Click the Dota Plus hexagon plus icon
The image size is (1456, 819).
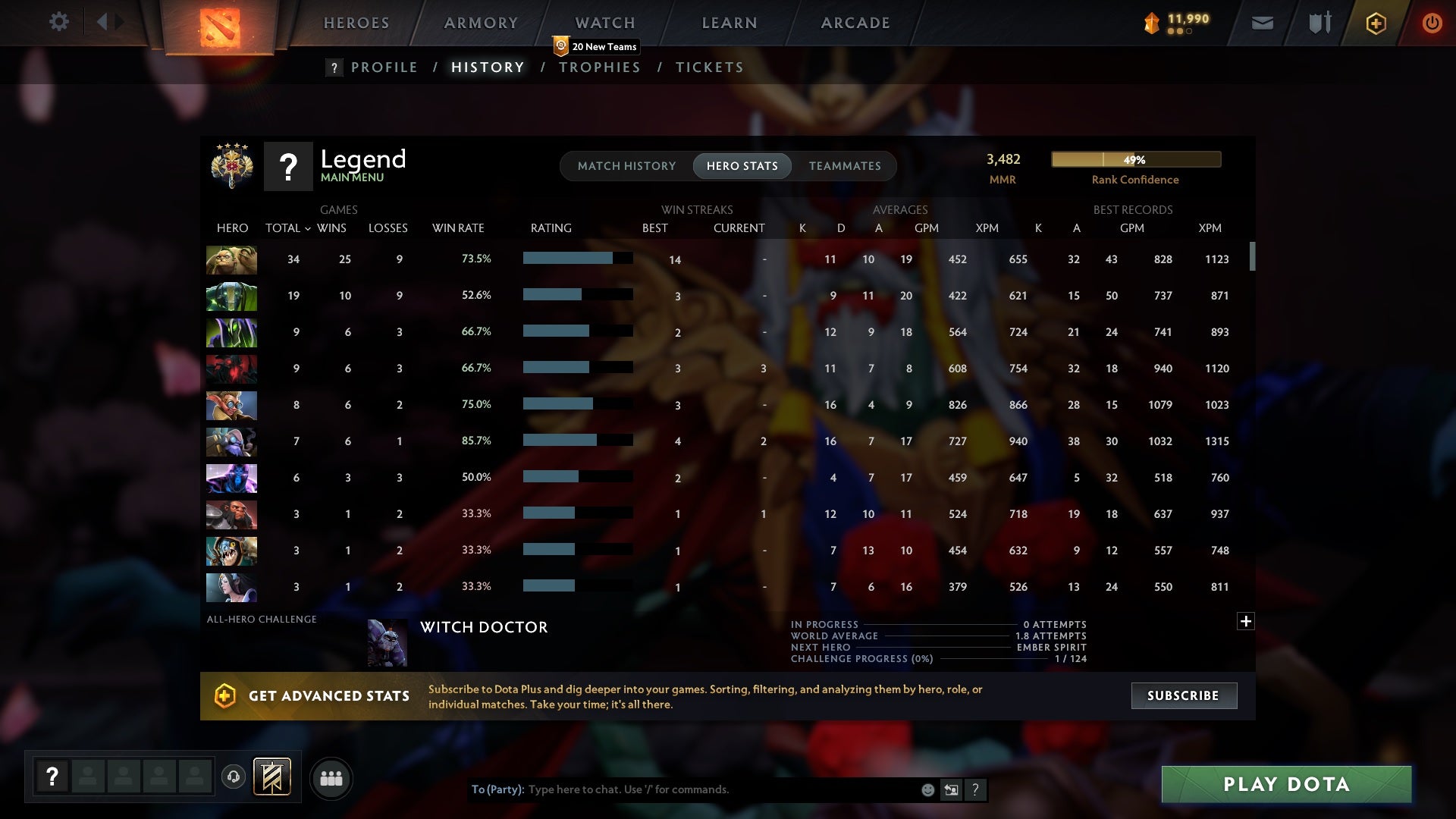(x=1375, y=23)
